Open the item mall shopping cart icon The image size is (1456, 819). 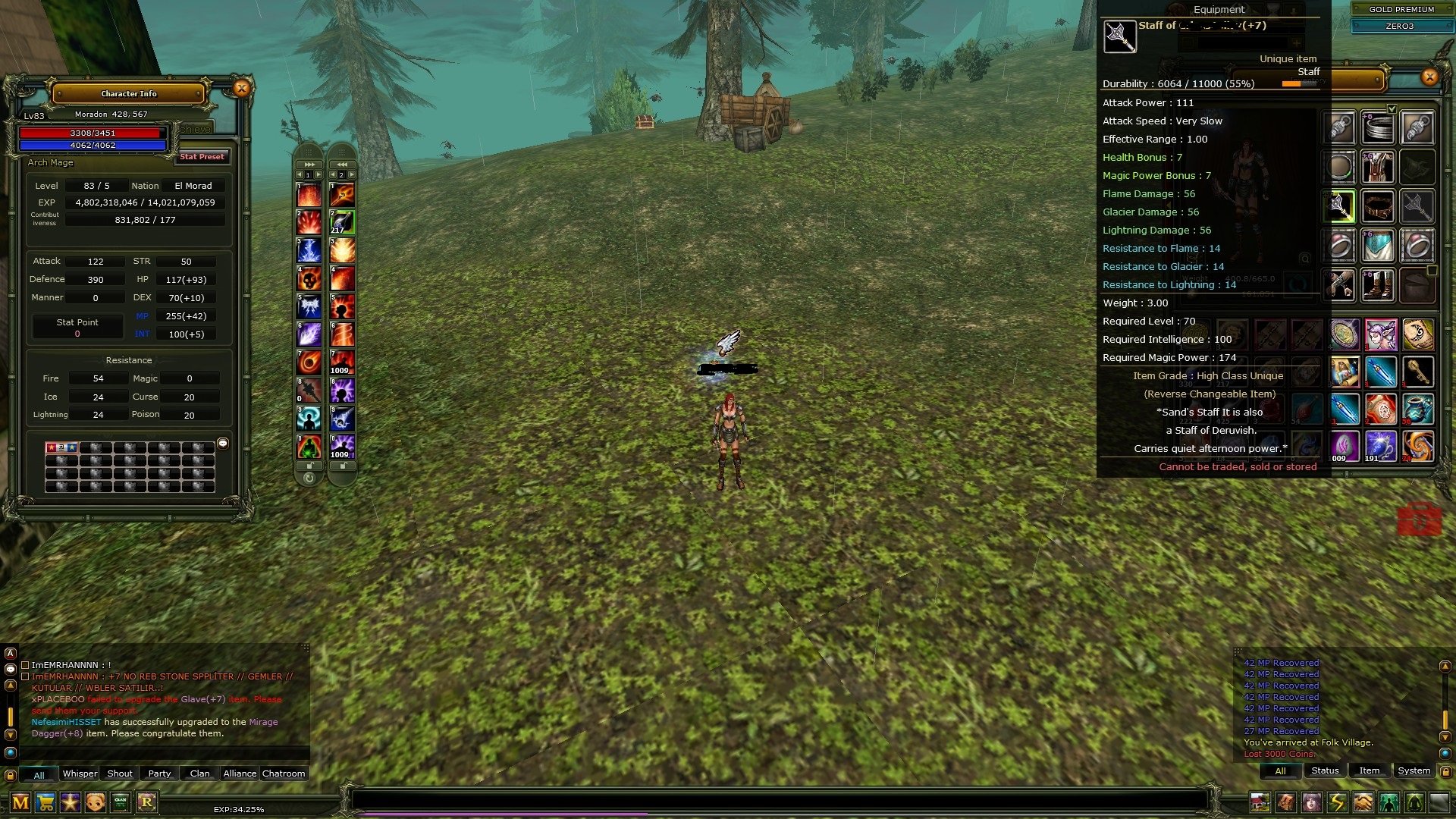click(x=45, y=802)
